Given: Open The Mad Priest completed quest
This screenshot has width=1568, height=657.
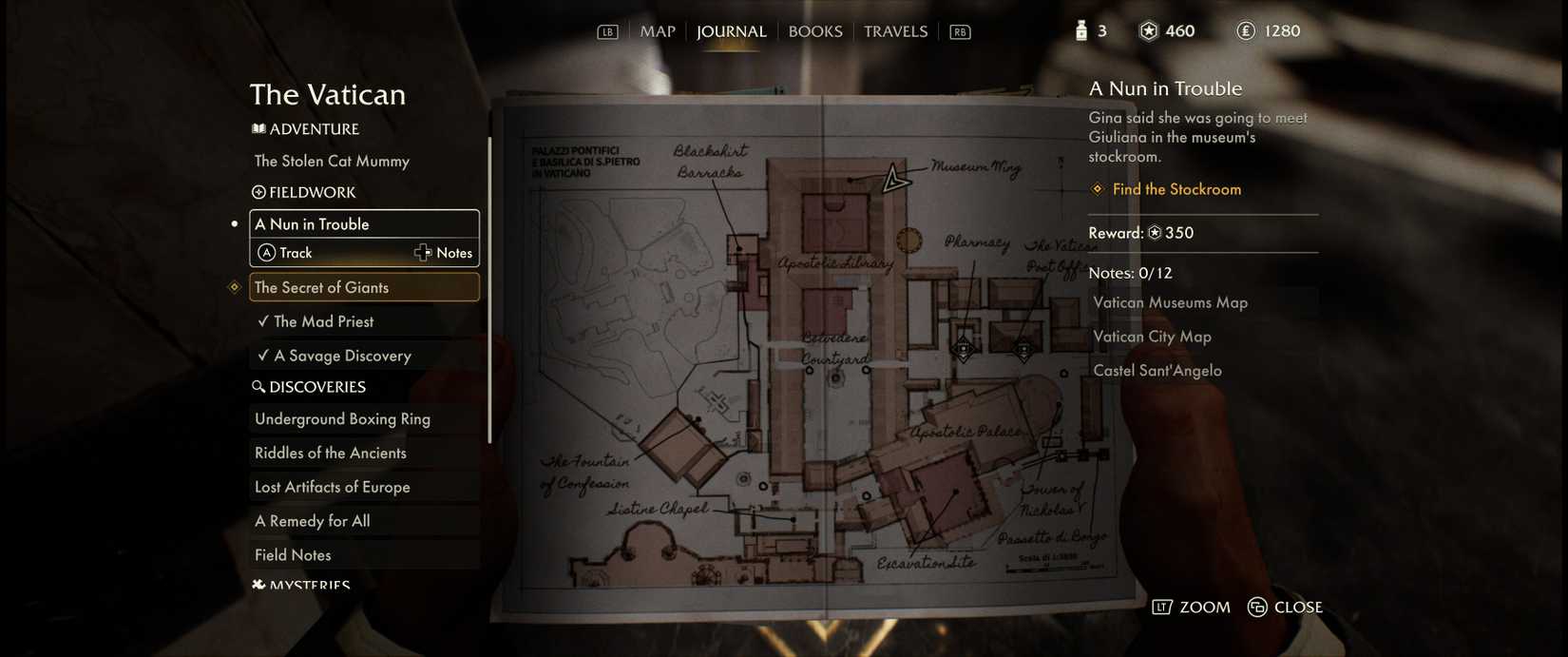Looking at the screenshot, I should click(x=323, y=321).
